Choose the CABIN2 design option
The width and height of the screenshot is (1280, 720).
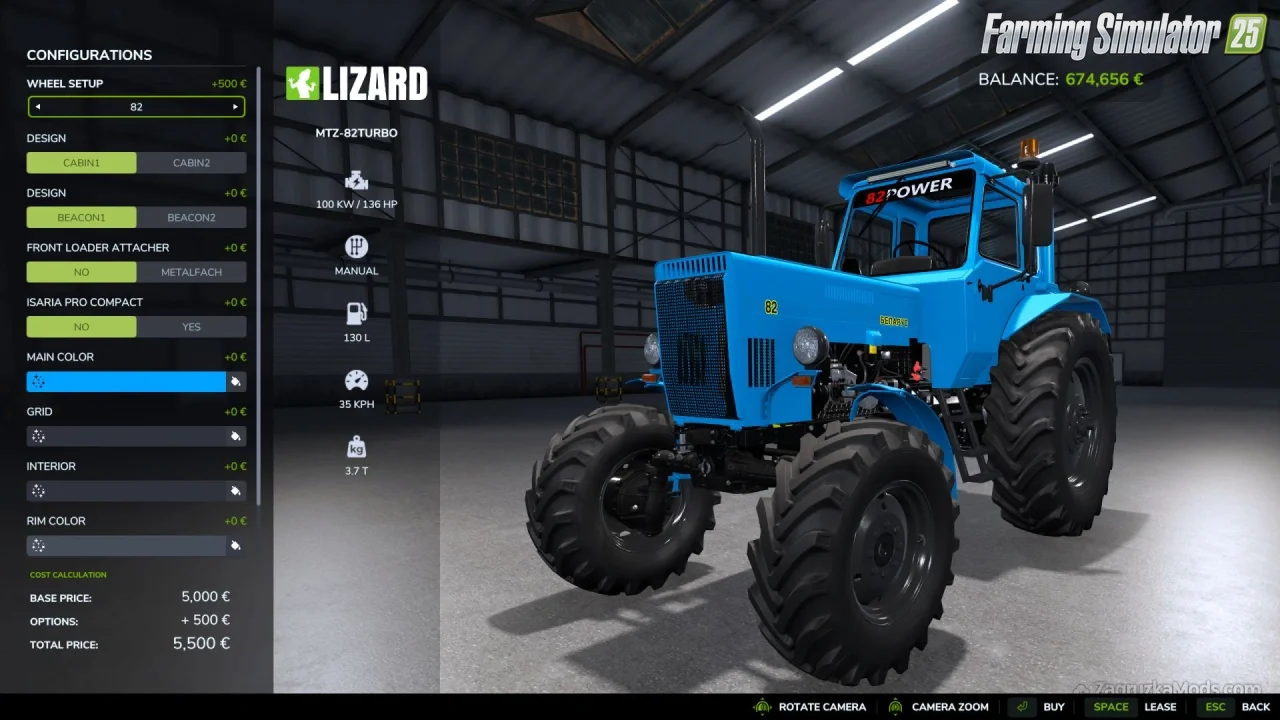click(x=191, y=163)
